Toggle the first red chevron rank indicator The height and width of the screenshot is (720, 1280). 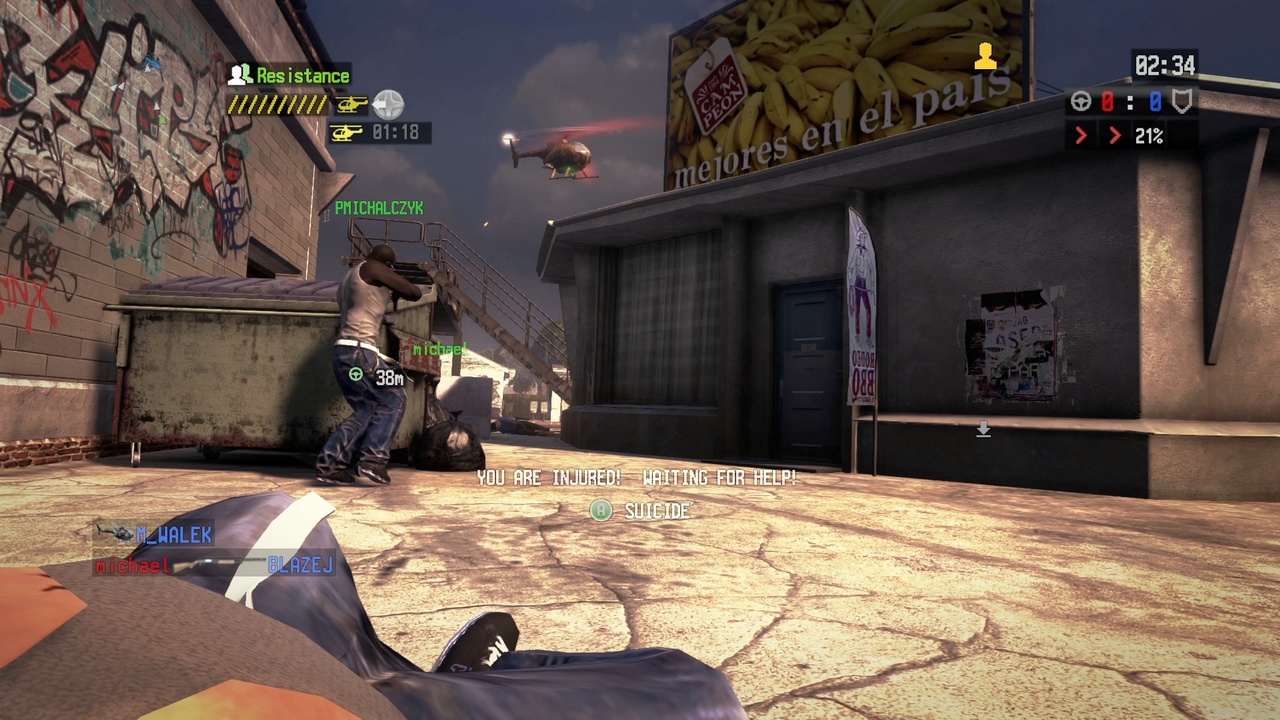click(x=1081, y=135)
